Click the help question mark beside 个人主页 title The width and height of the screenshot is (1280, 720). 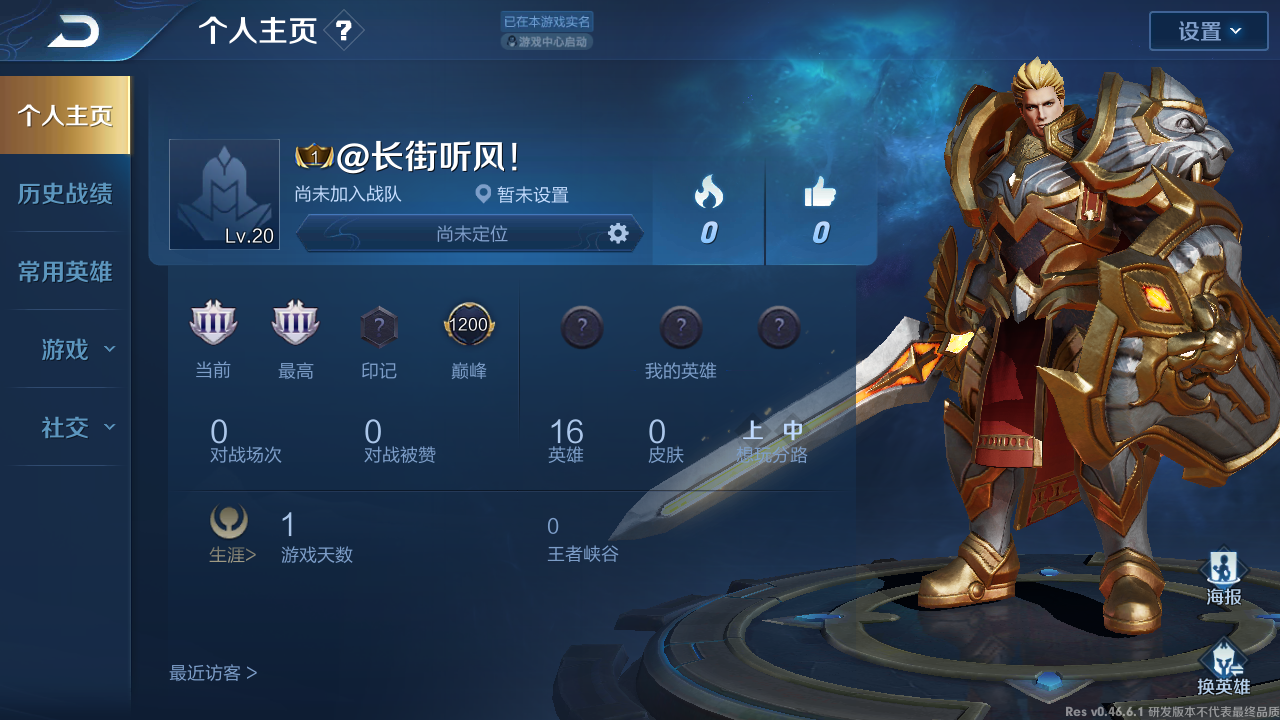(x=345, y=31)
